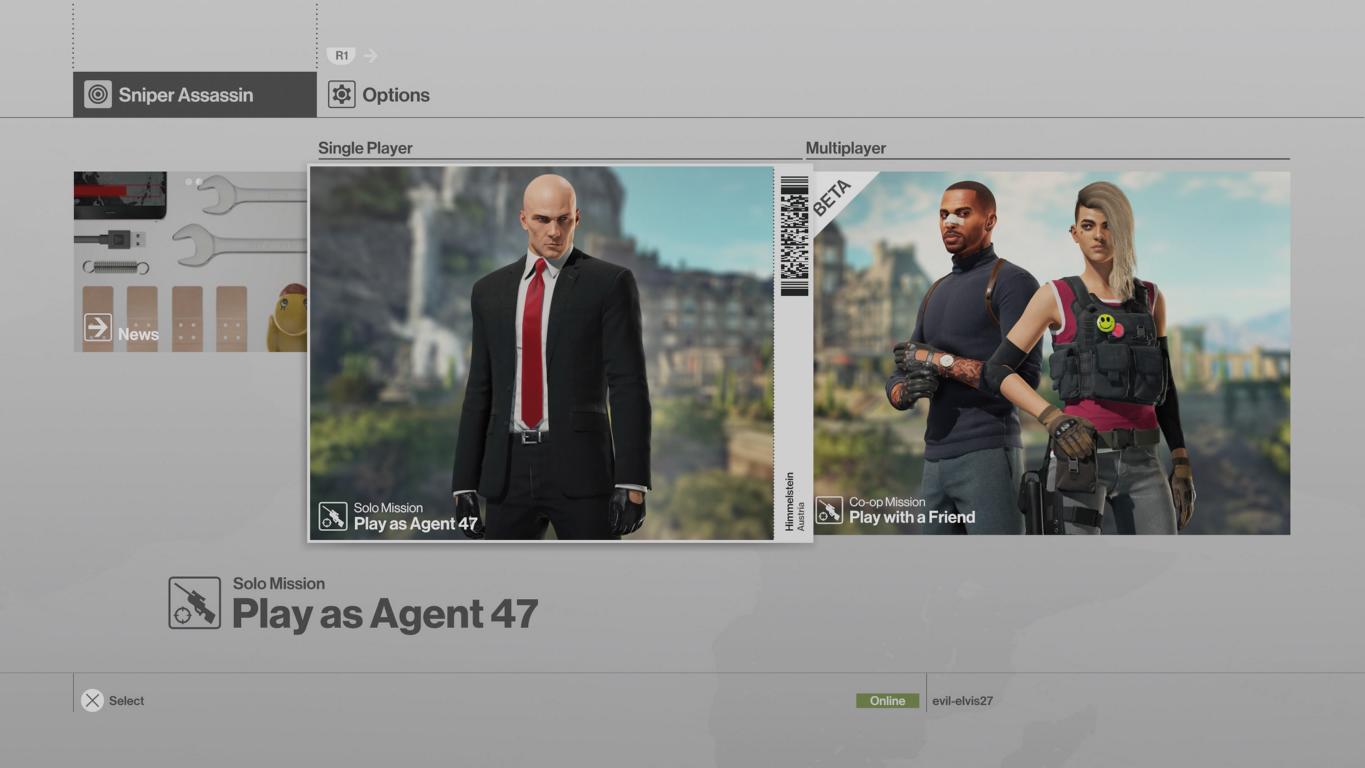Click the Online status indicator
This screenshot has width=1365, height=768.
point(886,700)
